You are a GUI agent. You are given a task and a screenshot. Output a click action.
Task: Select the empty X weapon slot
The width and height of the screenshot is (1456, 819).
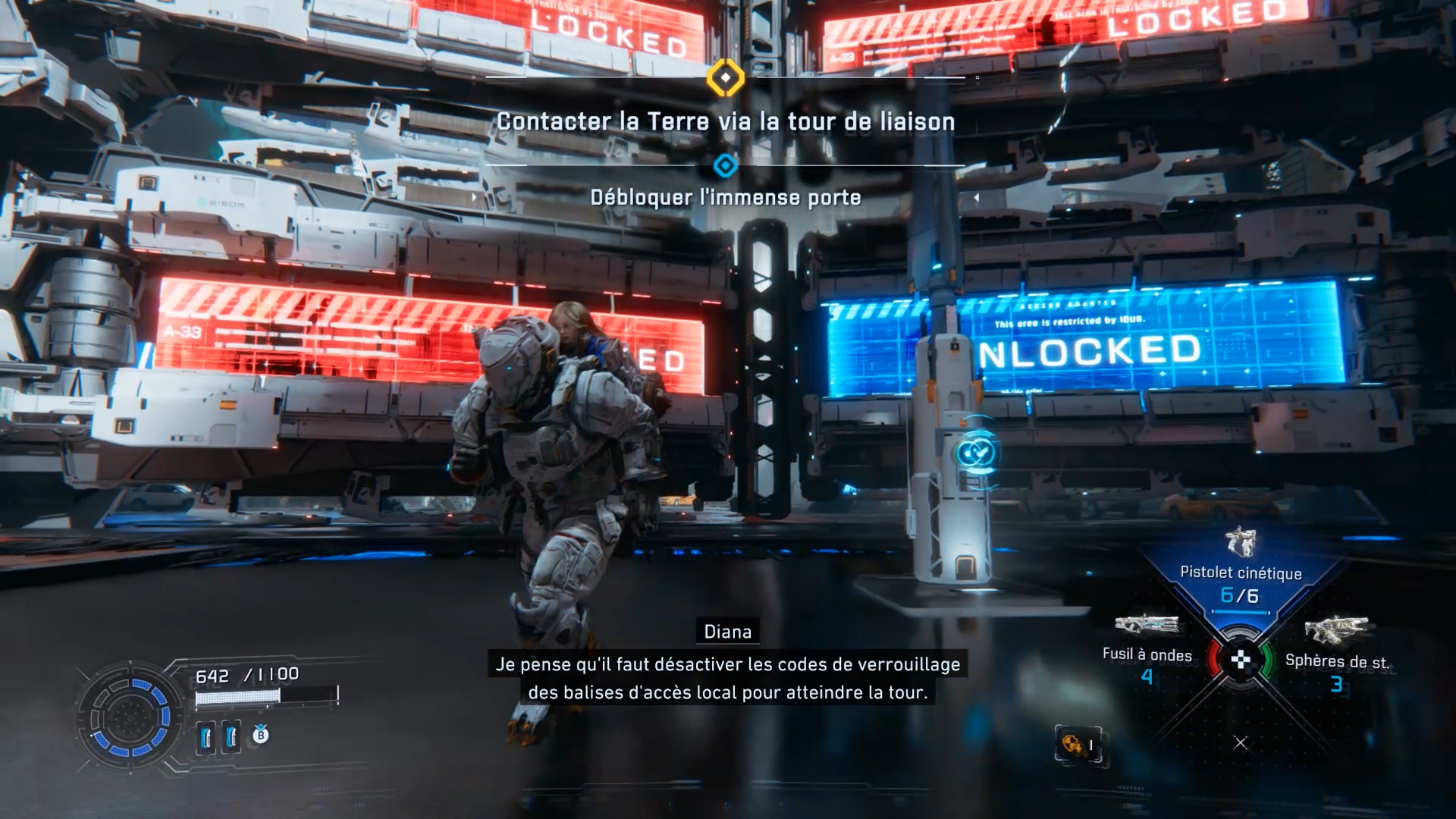click(1241, 743)
